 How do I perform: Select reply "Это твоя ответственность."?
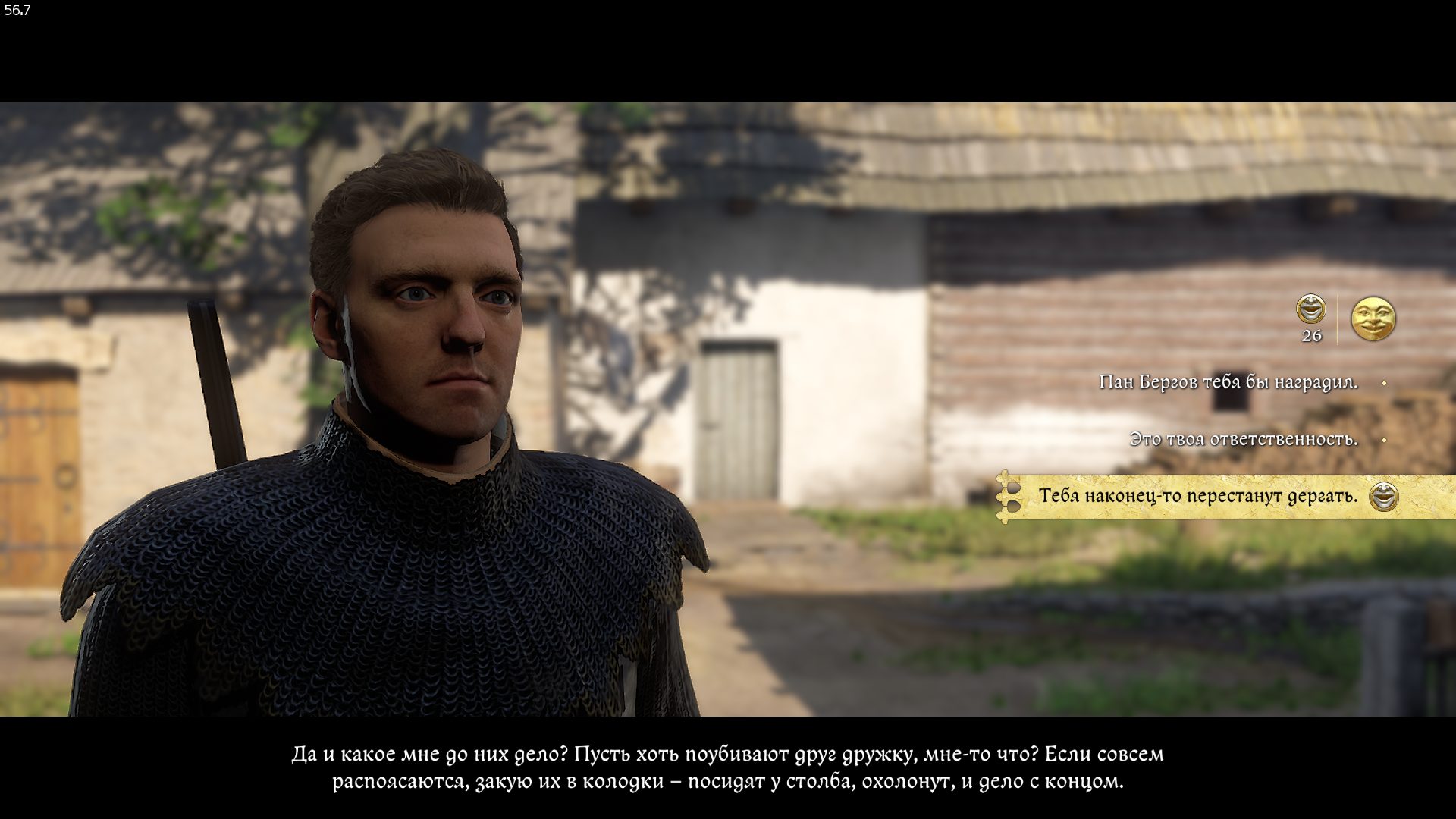(x=1243, y=439)
